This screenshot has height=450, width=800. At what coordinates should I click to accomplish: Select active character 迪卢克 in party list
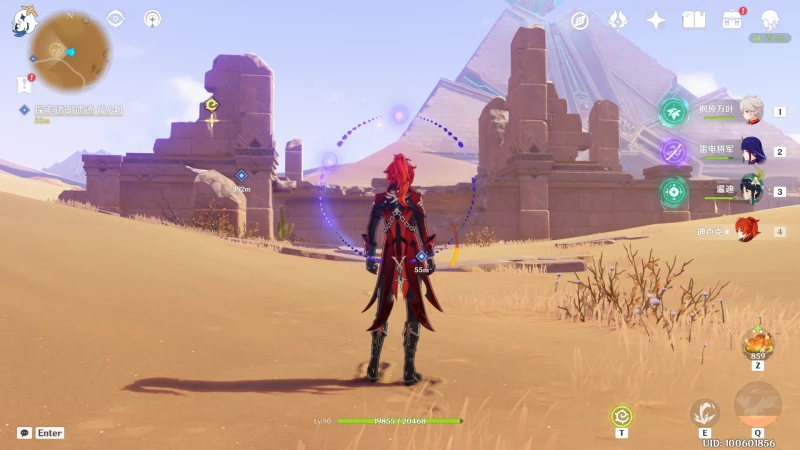[748, 231]
